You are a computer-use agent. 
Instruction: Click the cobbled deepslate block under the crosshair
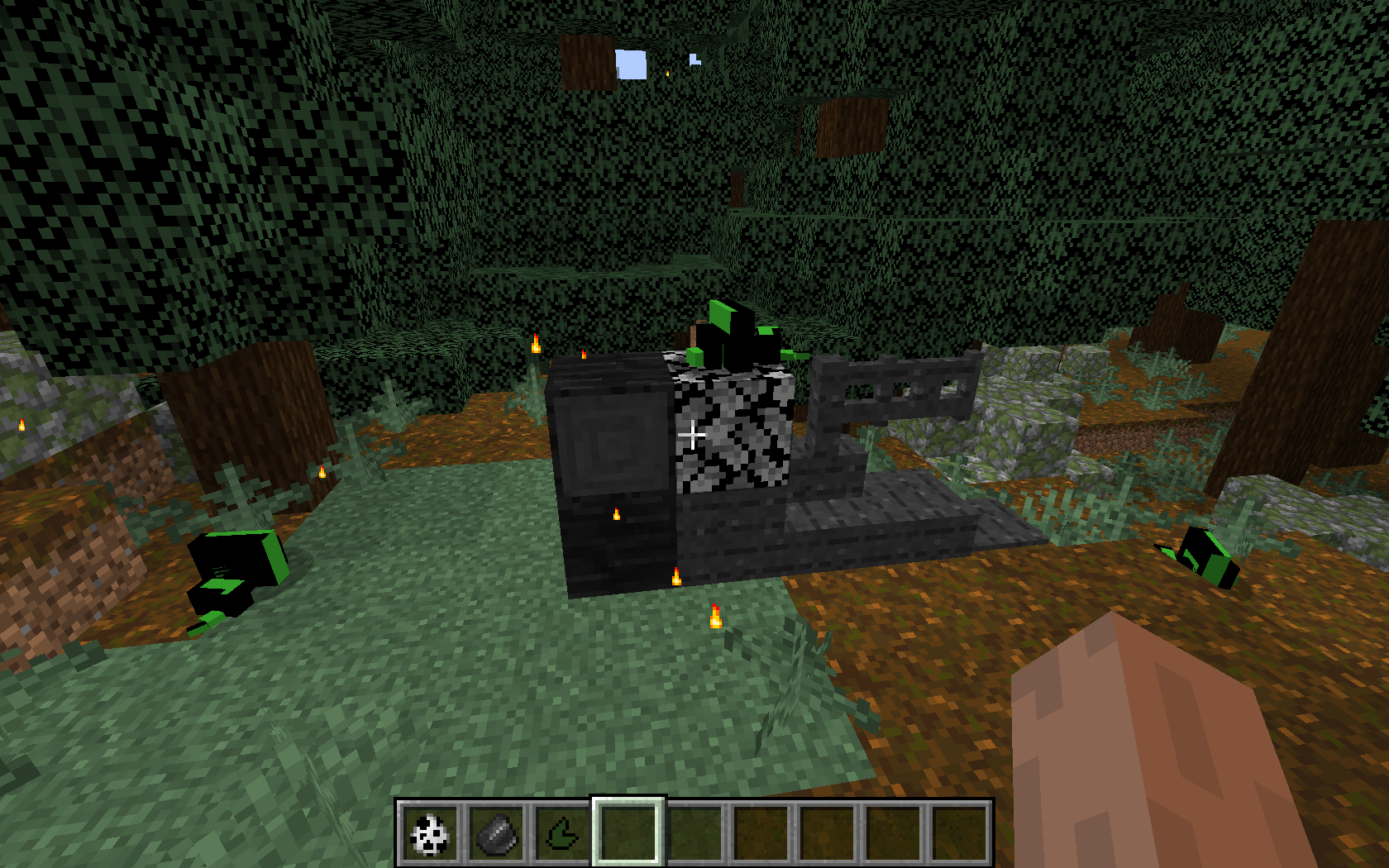[732, 434]
